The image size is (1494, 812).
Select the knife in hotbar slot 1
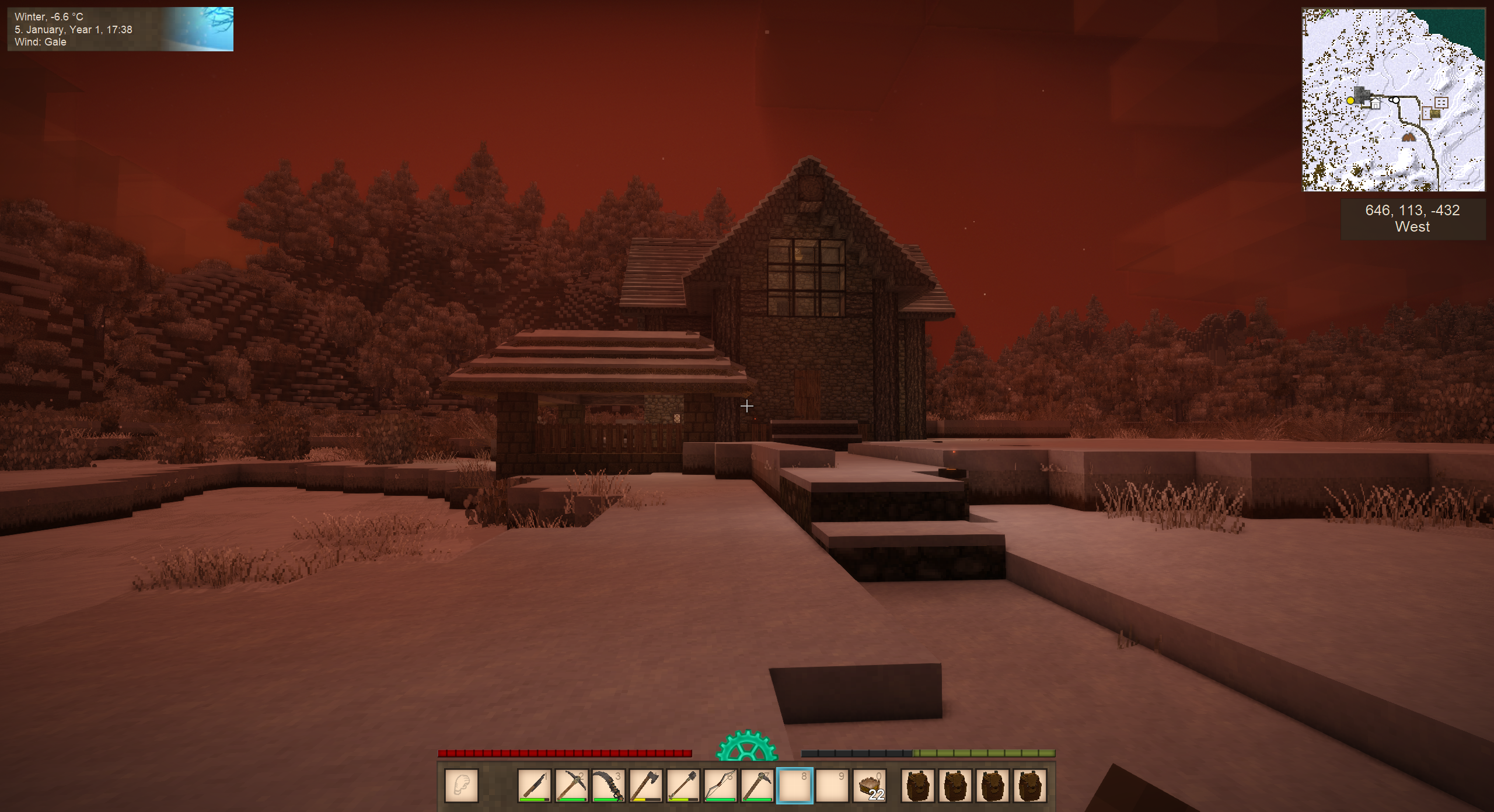(x=535, y=785)
